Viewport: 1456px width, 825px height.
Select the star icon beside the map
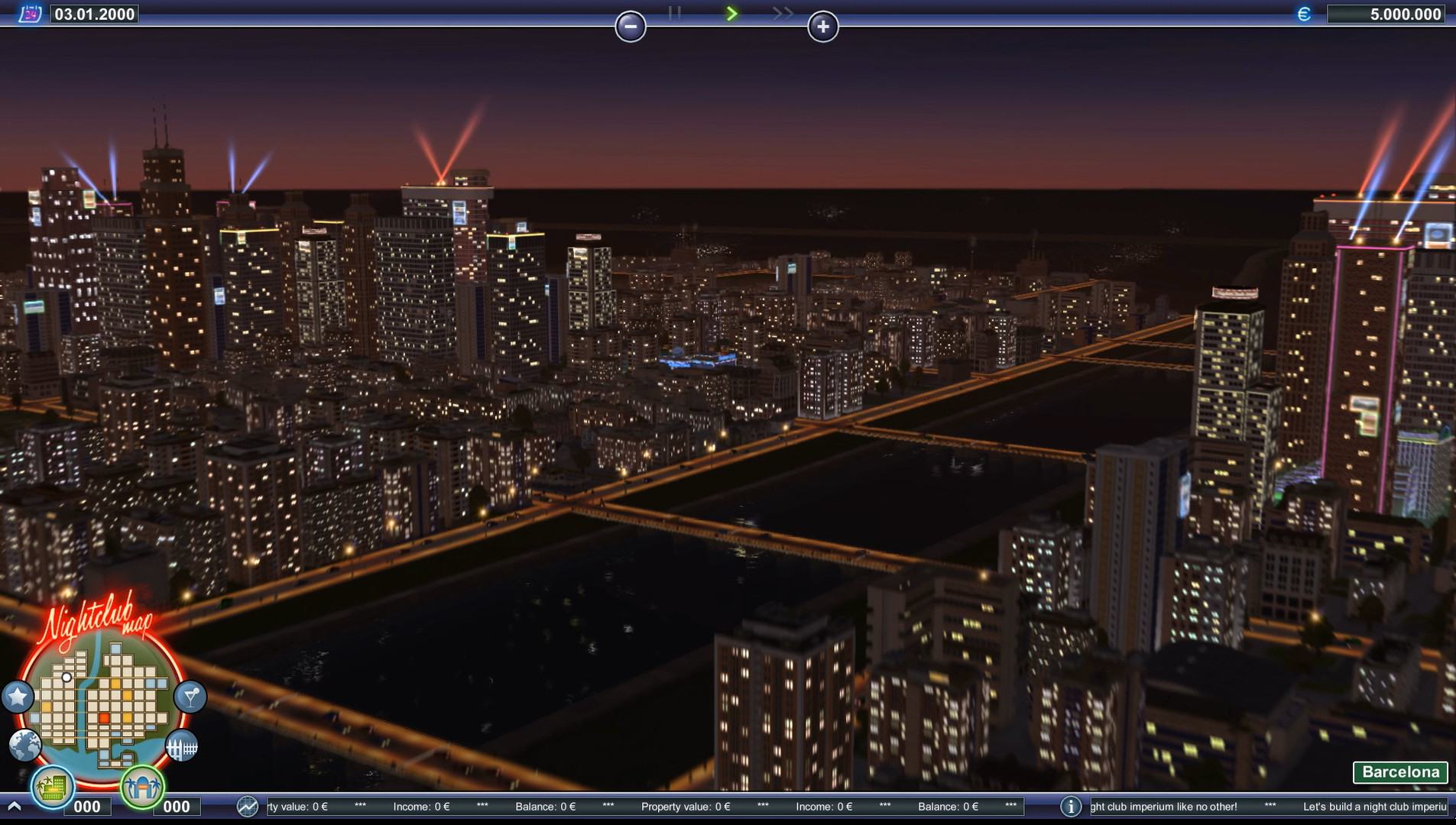pyautogui.click(x=18, y=697)
